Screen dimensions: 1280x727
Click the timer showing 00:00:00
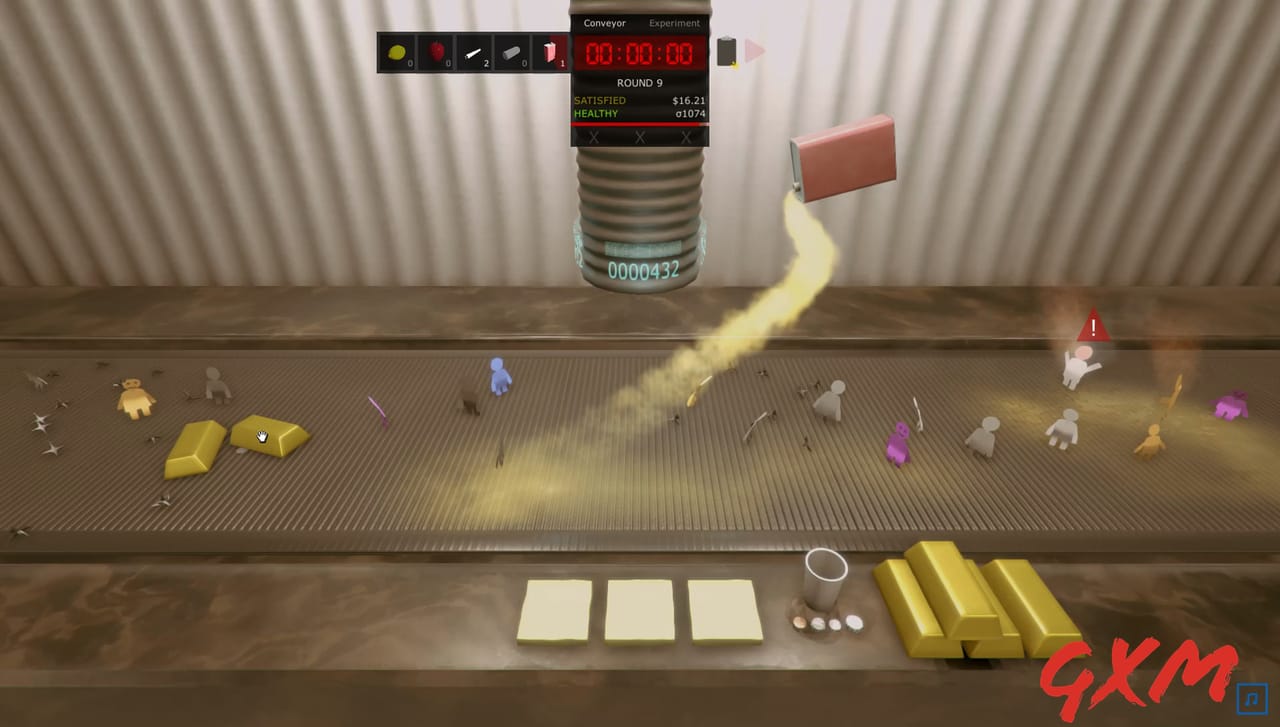(640, 53)
